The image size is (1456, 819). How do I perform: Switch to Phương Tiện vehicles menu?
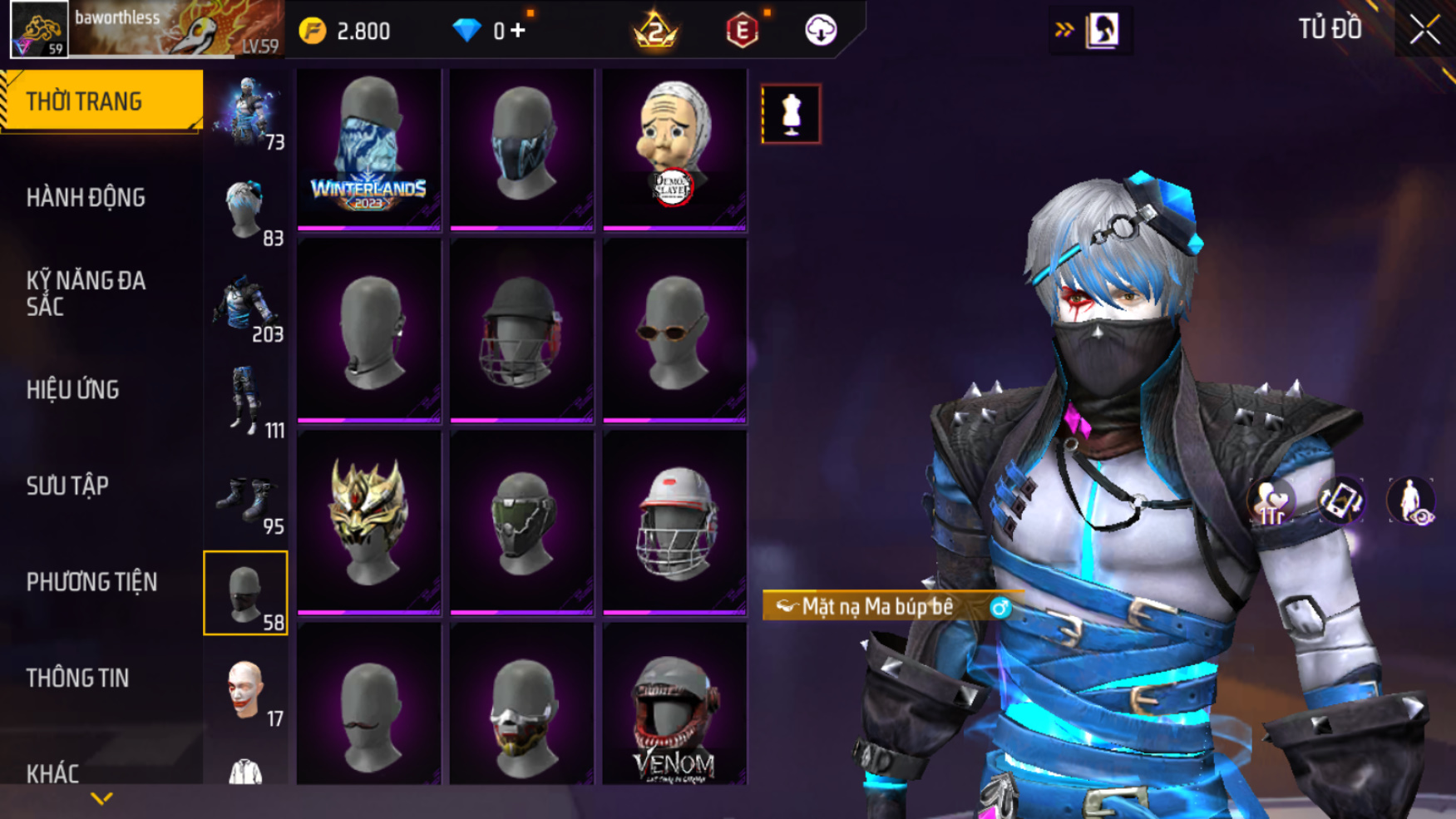click(91, 582)
